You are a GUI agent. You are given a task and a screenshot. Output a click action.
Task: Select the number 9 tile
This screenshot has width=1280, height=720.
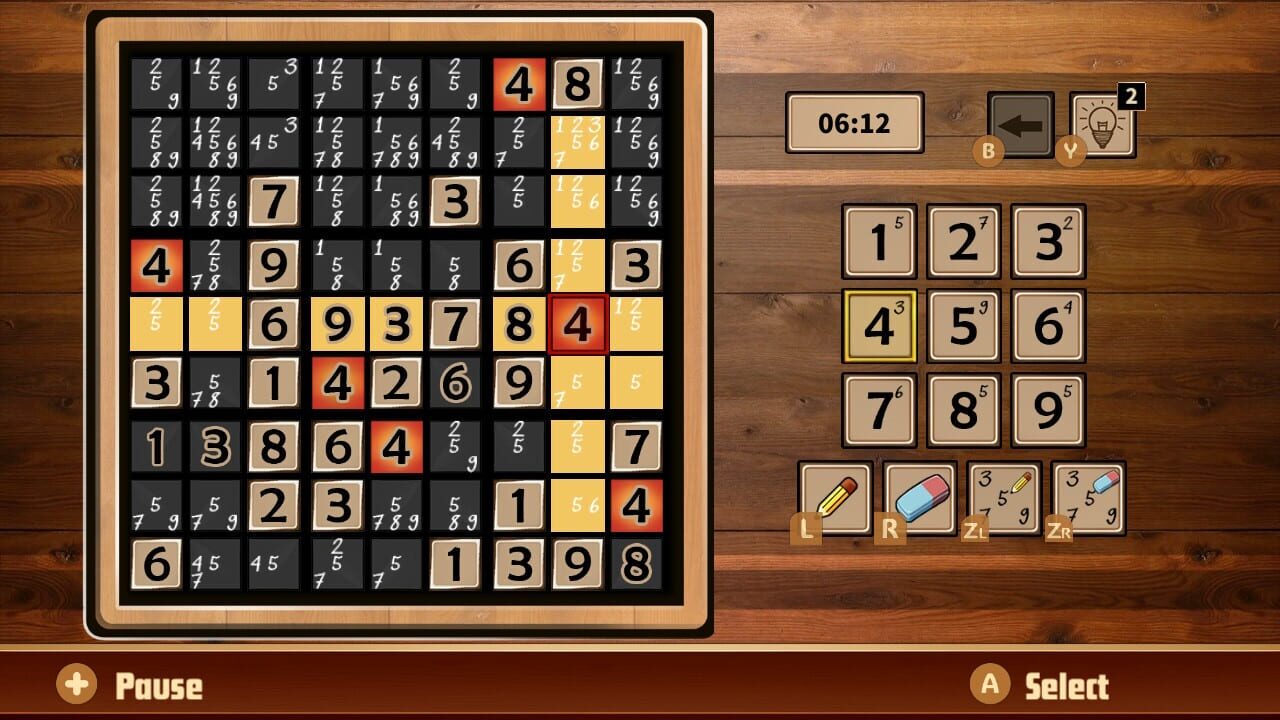pos(1046,410)
